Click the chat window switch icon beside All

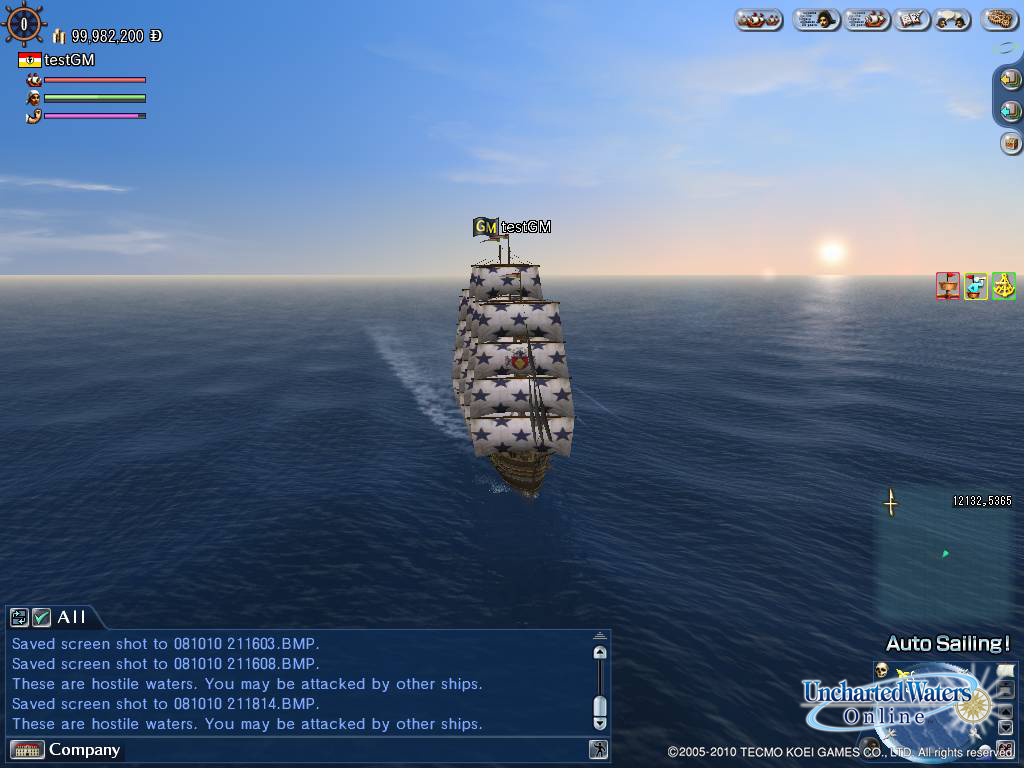point(20,617)
